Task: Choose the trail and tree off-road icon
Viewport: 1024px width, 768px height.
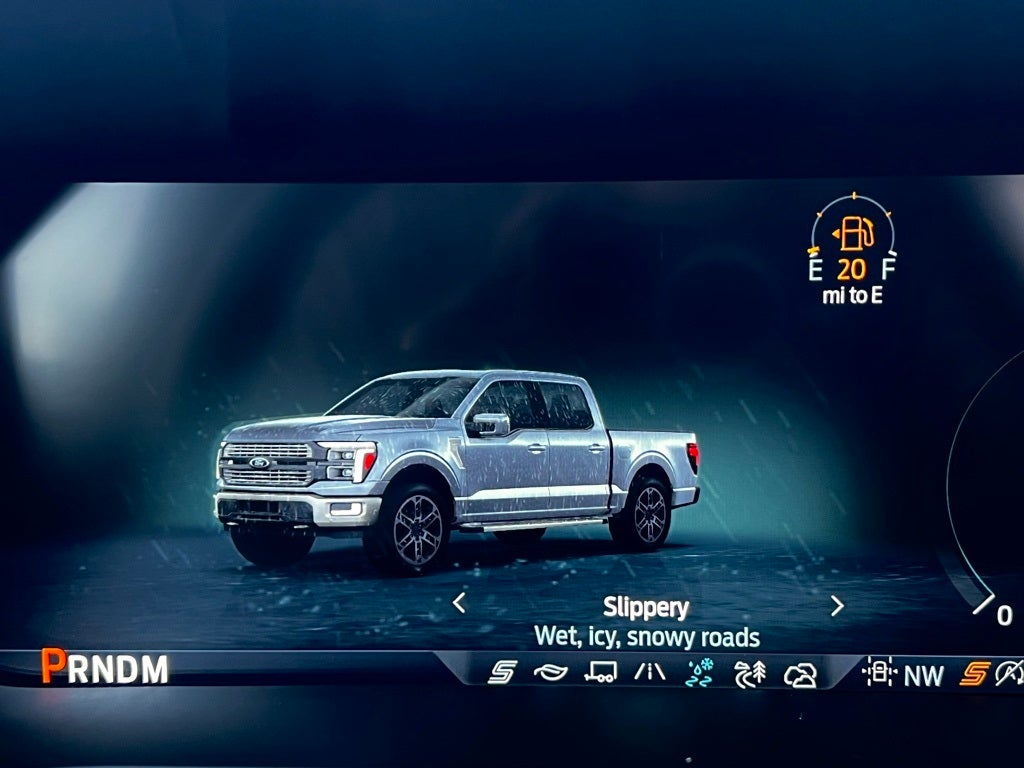Action: [749, 673]
